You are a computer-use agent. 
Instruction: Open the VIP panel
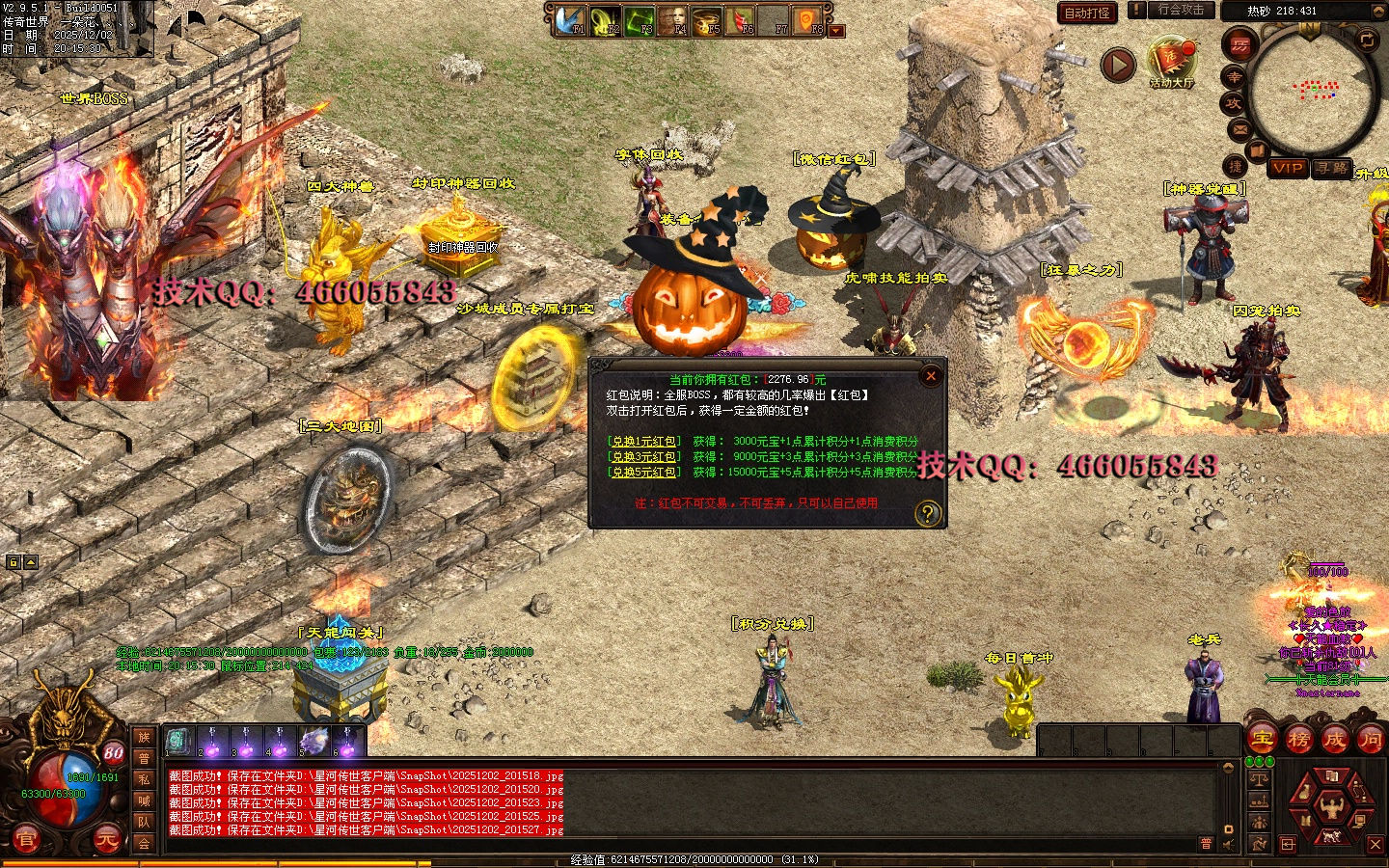(1288, 168)
